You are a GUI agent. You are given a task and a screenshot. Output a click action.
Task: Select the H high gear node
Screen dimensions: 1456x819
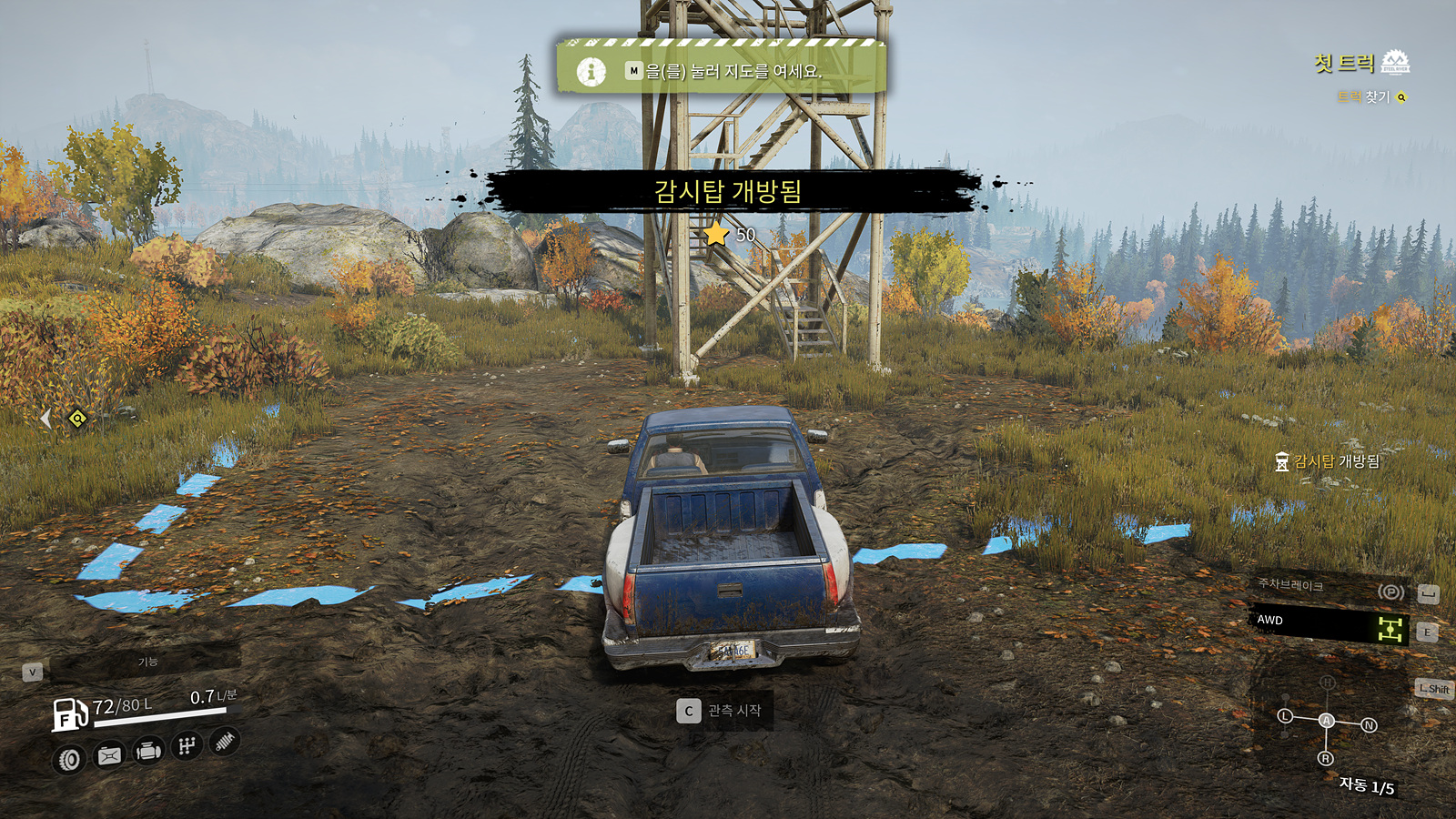[1327, 682]
